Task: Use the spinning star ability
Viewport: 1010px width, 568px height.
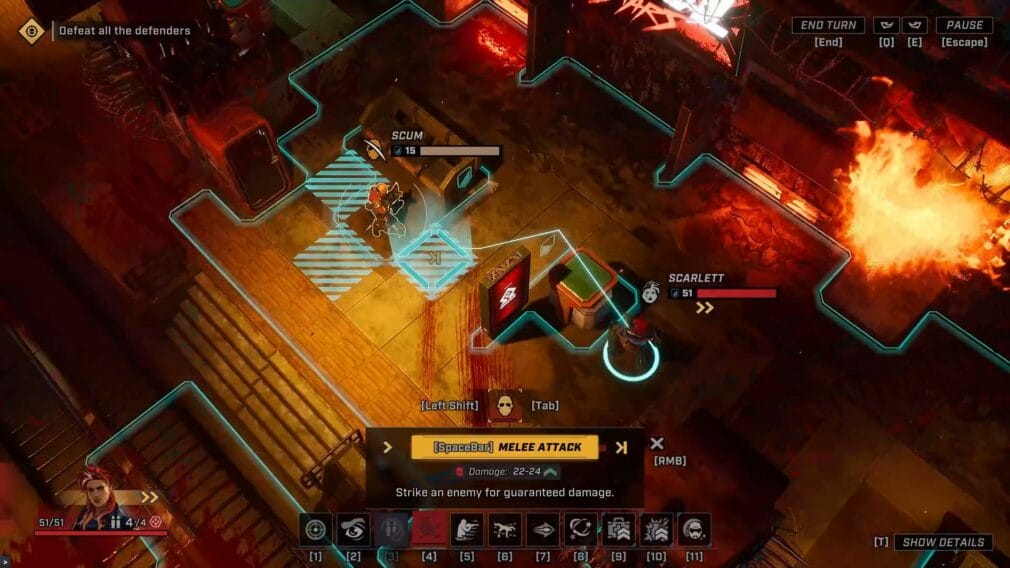Action: coord(580,529)
